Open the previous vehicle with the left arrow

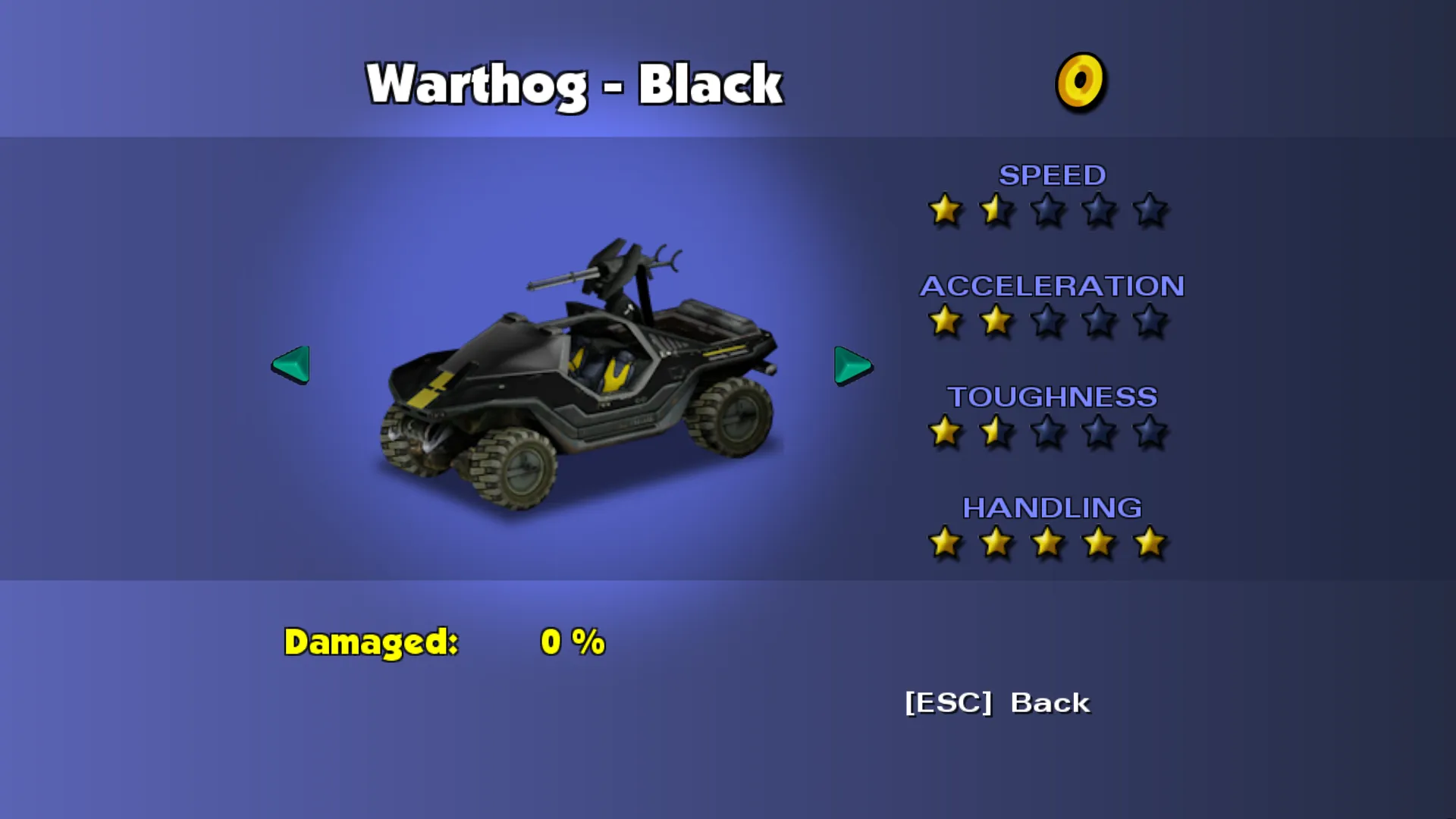pyautogui.click(x=290, y=366)
